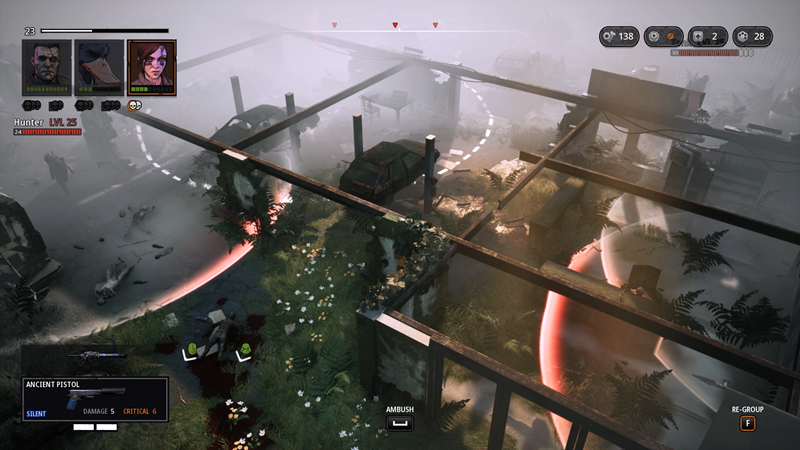
Task: Open the scrap counter showing 138
Action: coord(618,37)
